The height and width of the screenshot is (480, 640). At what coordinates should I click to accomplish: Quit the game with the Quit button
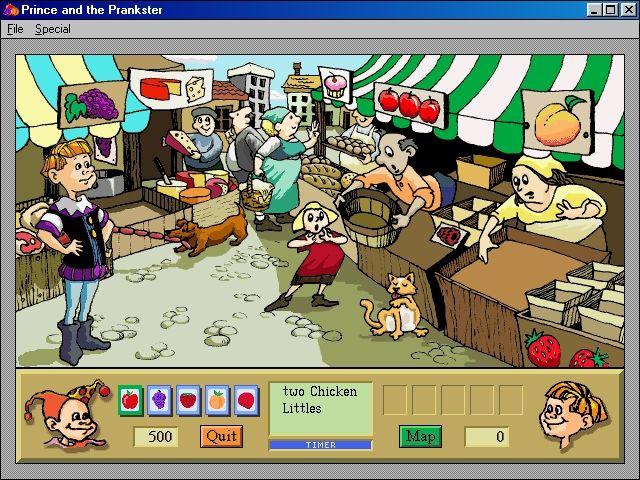pyautogui.click(x=221, y=436)
